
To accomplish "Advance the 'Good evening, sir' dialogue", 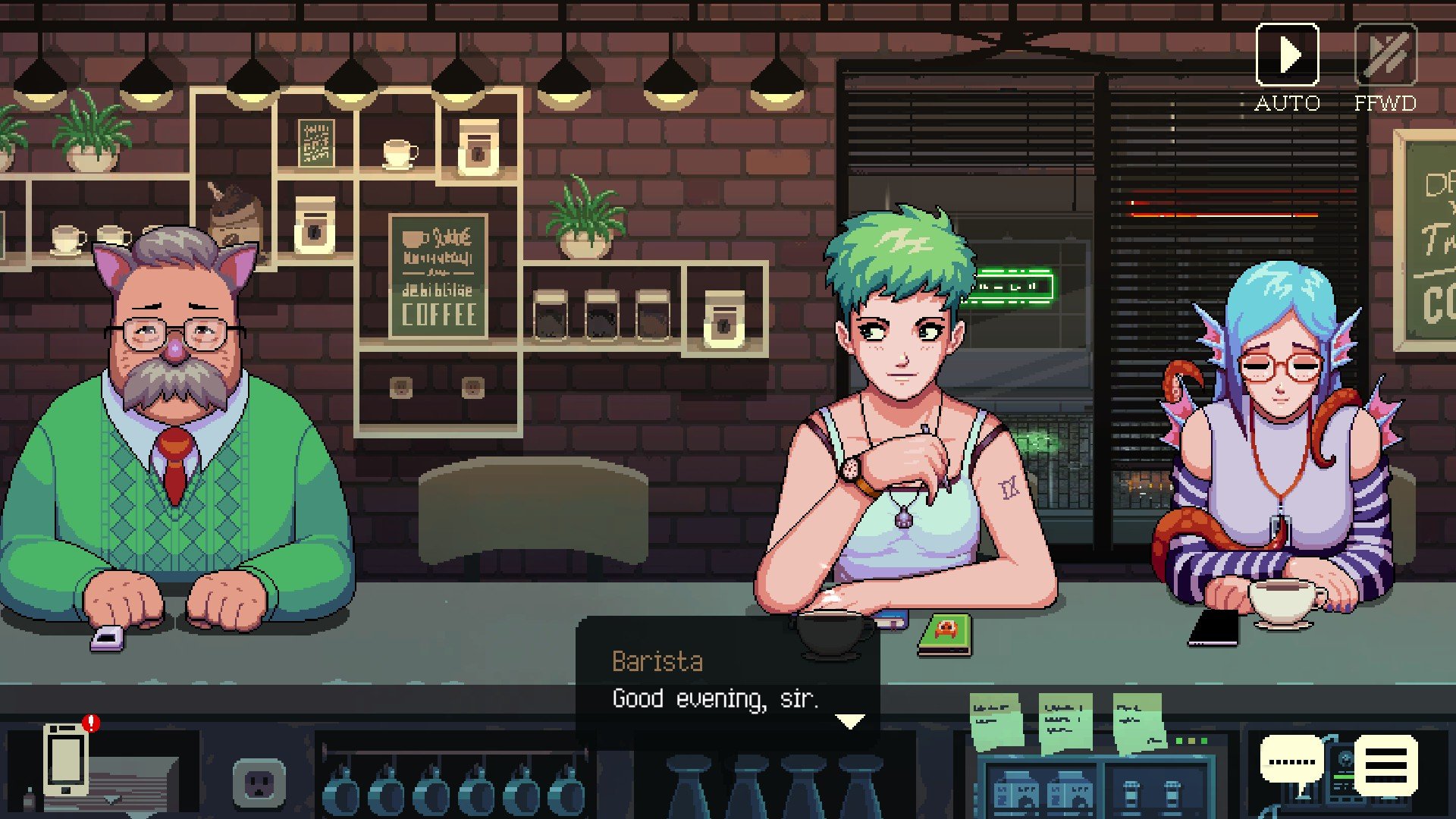I will [717, 698].
